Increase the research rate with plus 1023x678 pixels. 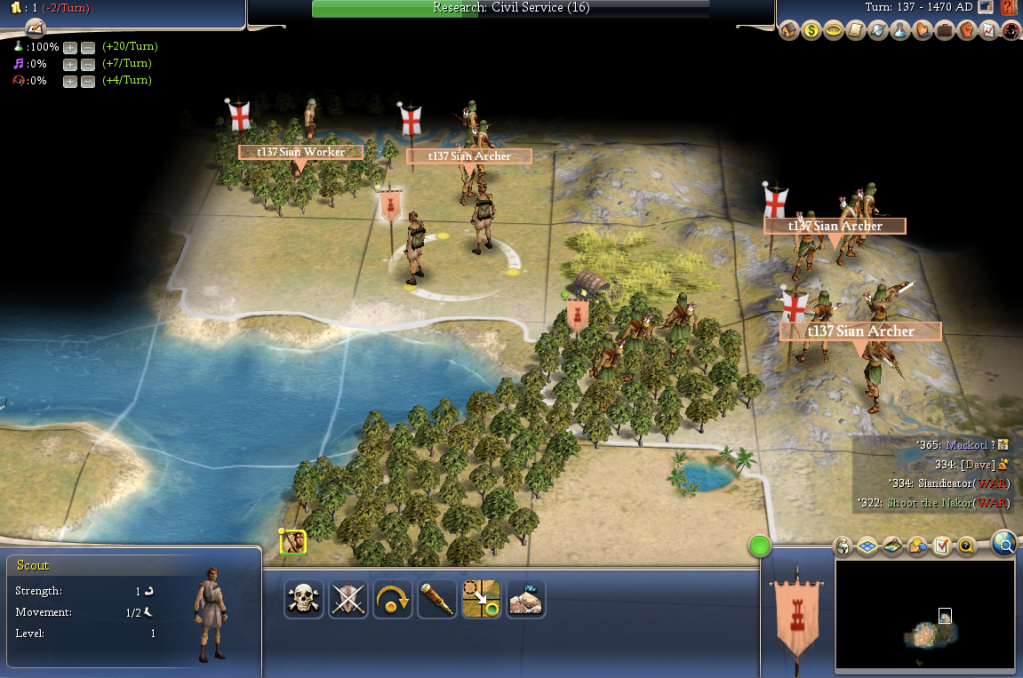(70, 47)
